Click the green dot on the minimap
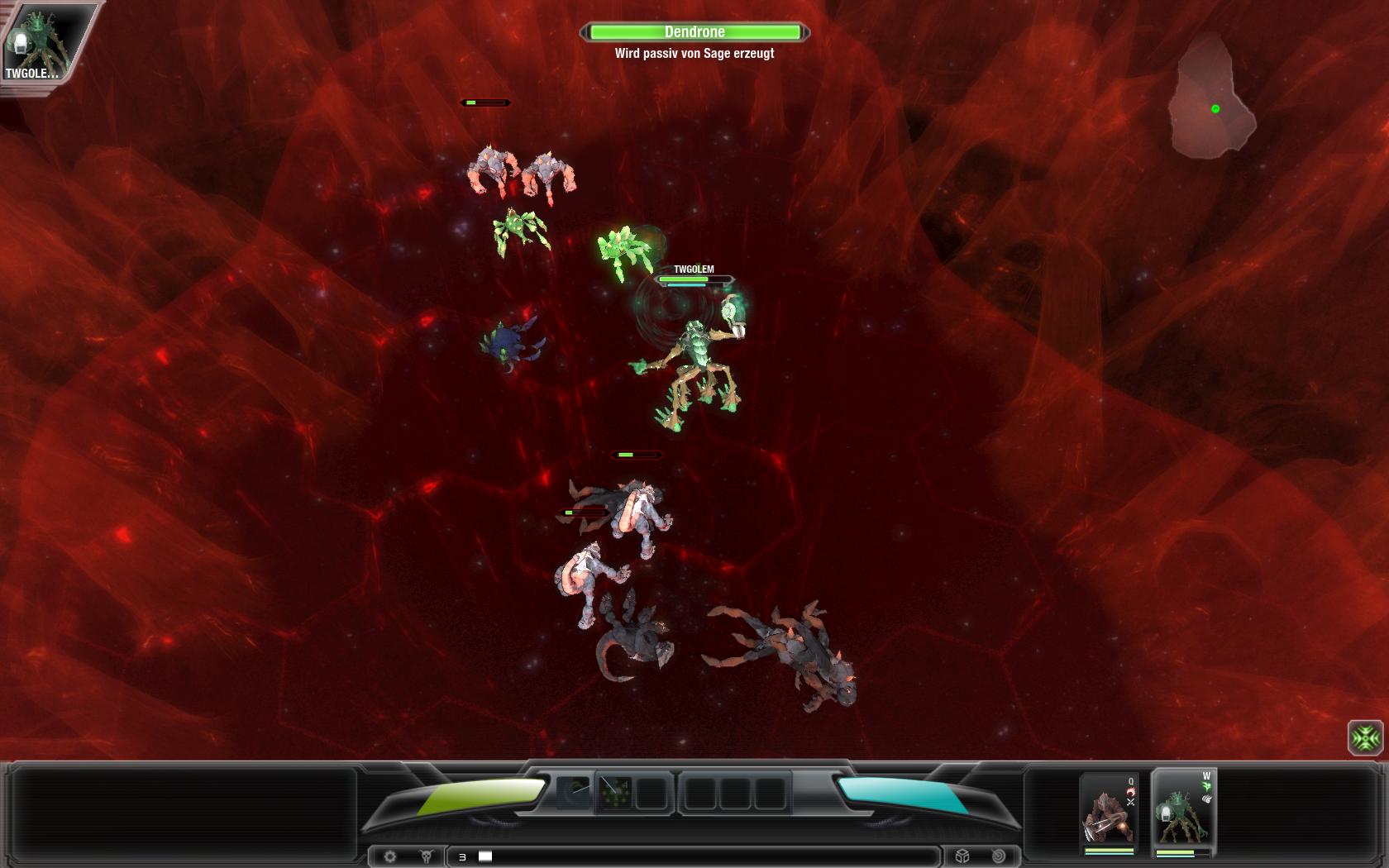The image size is (1389, 868). point(1215,107)
